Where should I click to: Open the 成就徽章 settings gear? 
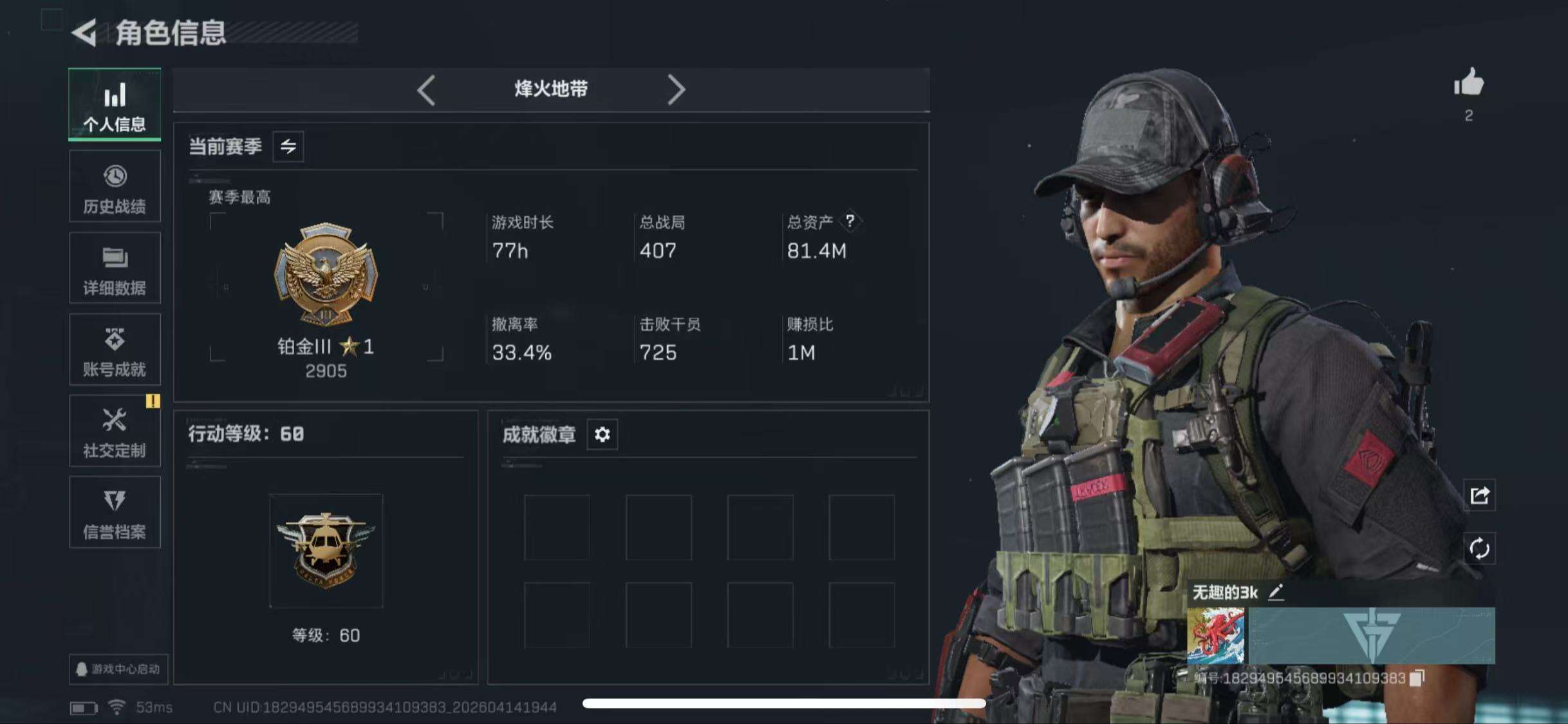[602, 434]
